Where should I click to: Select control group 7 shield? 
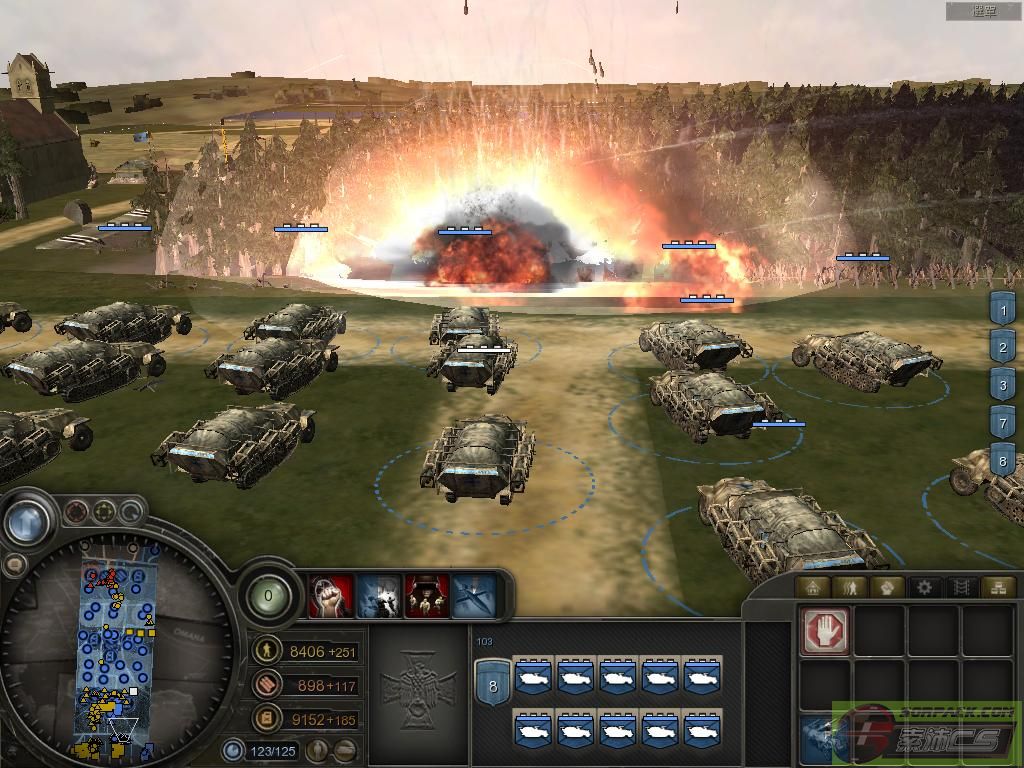coord(1002,422)
